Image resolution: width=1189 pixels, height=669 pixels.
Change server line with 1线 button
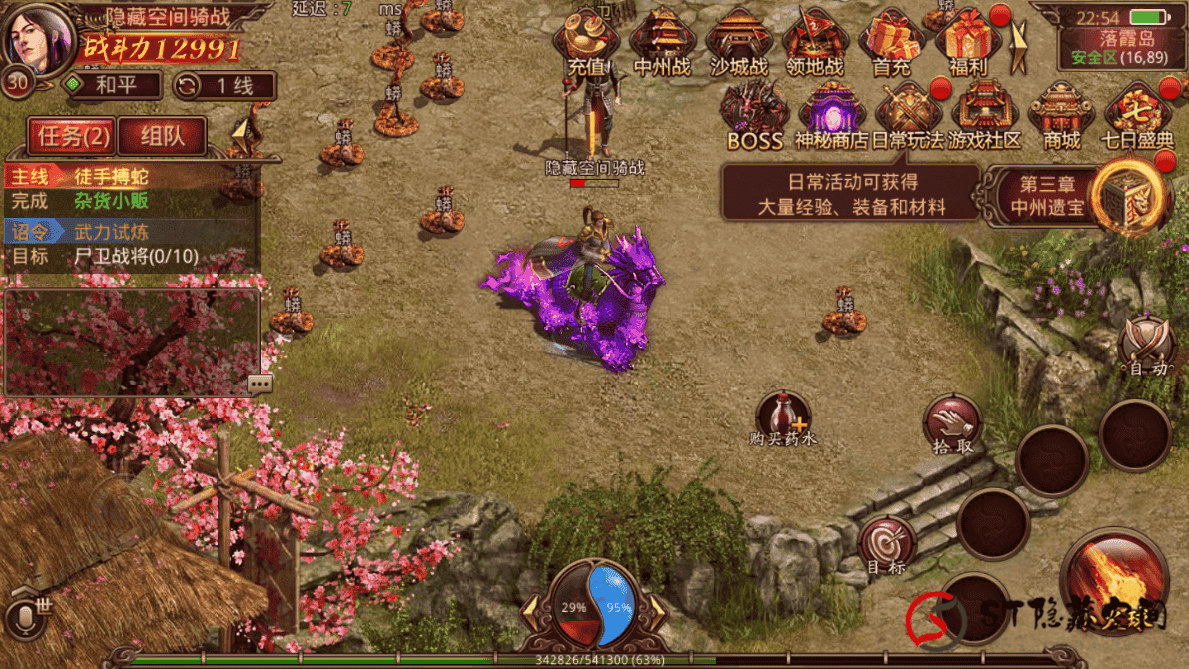tap(225, 85)
